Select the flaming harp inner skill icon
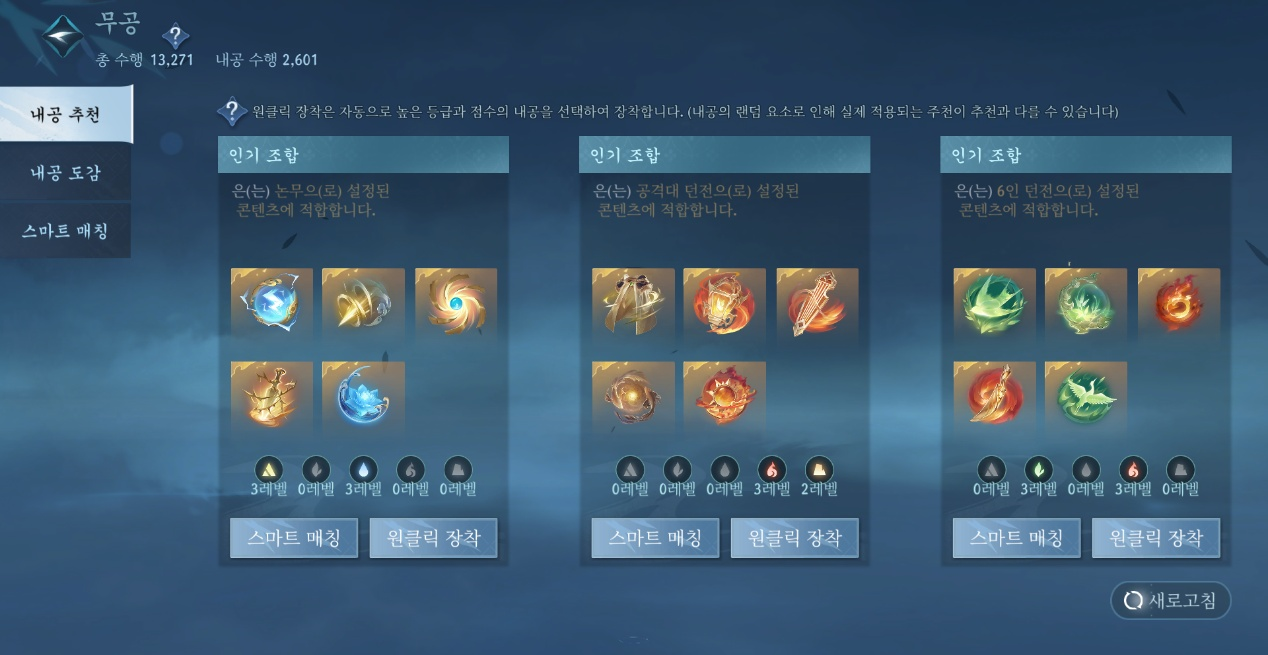 click(817, 302)
